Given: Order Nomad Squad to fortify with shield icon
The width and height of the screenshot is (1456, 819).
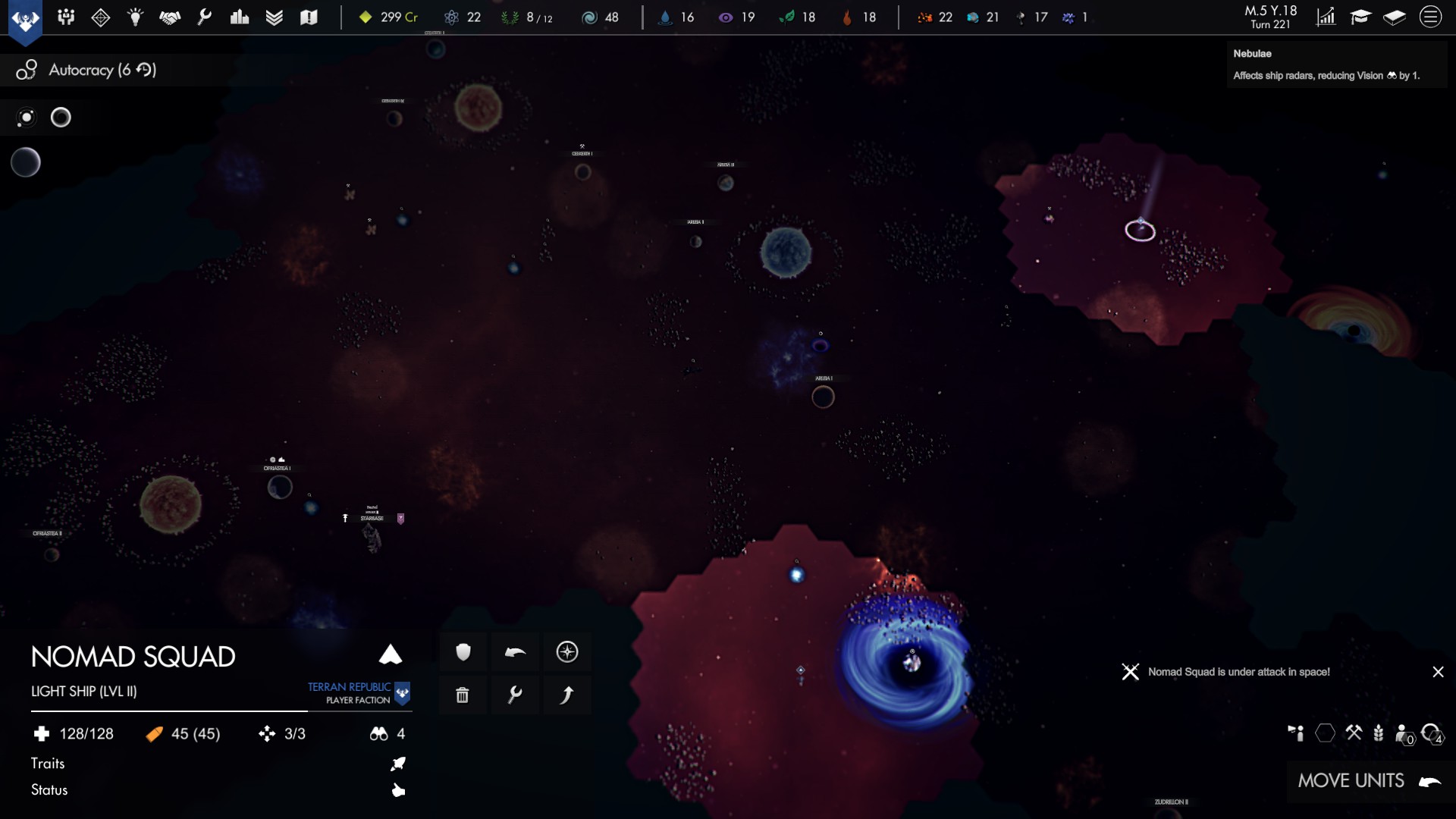Looking at the screenshot, I should [463, 651].
